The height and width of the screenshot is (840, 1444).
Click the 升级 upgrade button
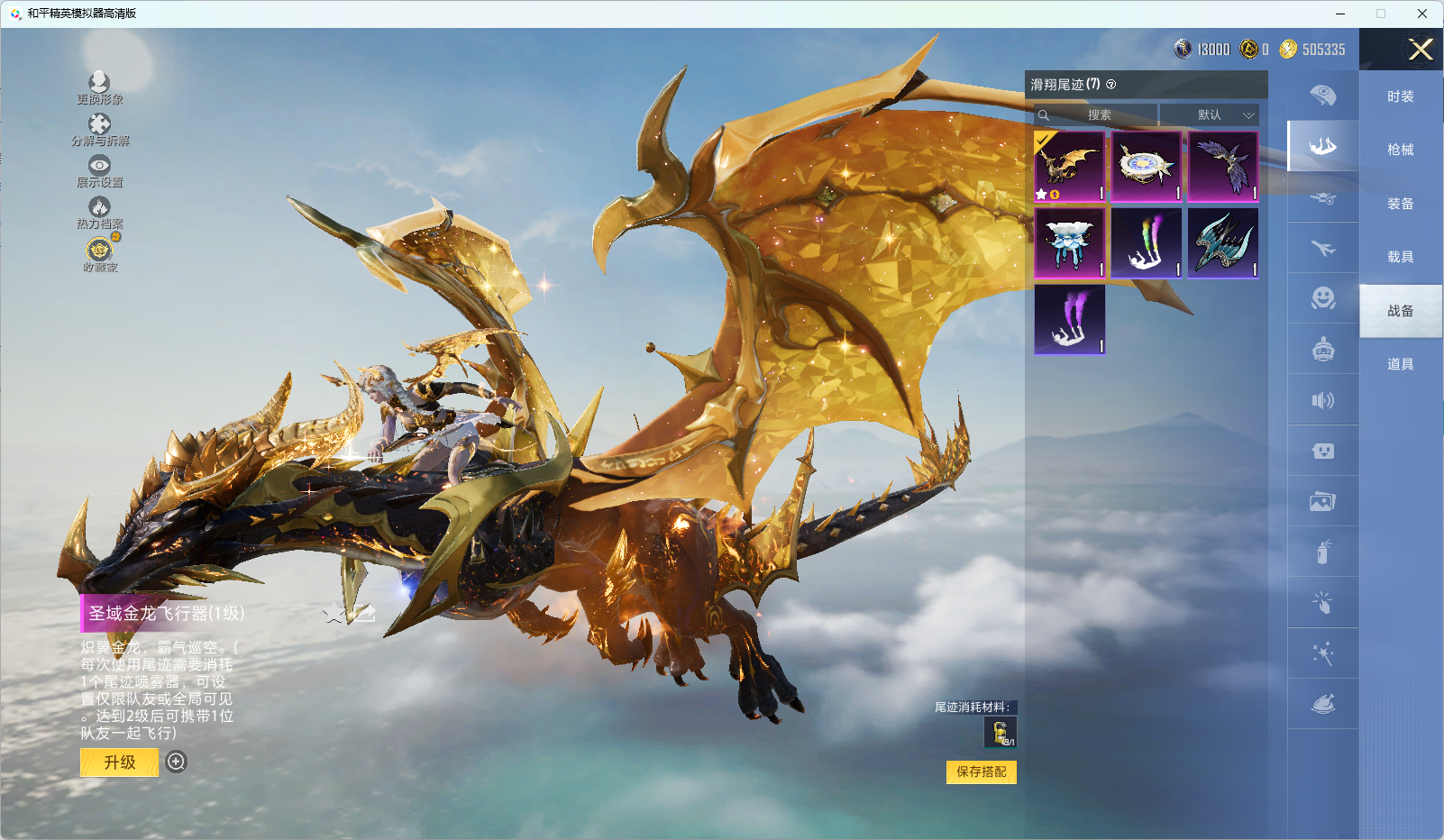[119, 762]
